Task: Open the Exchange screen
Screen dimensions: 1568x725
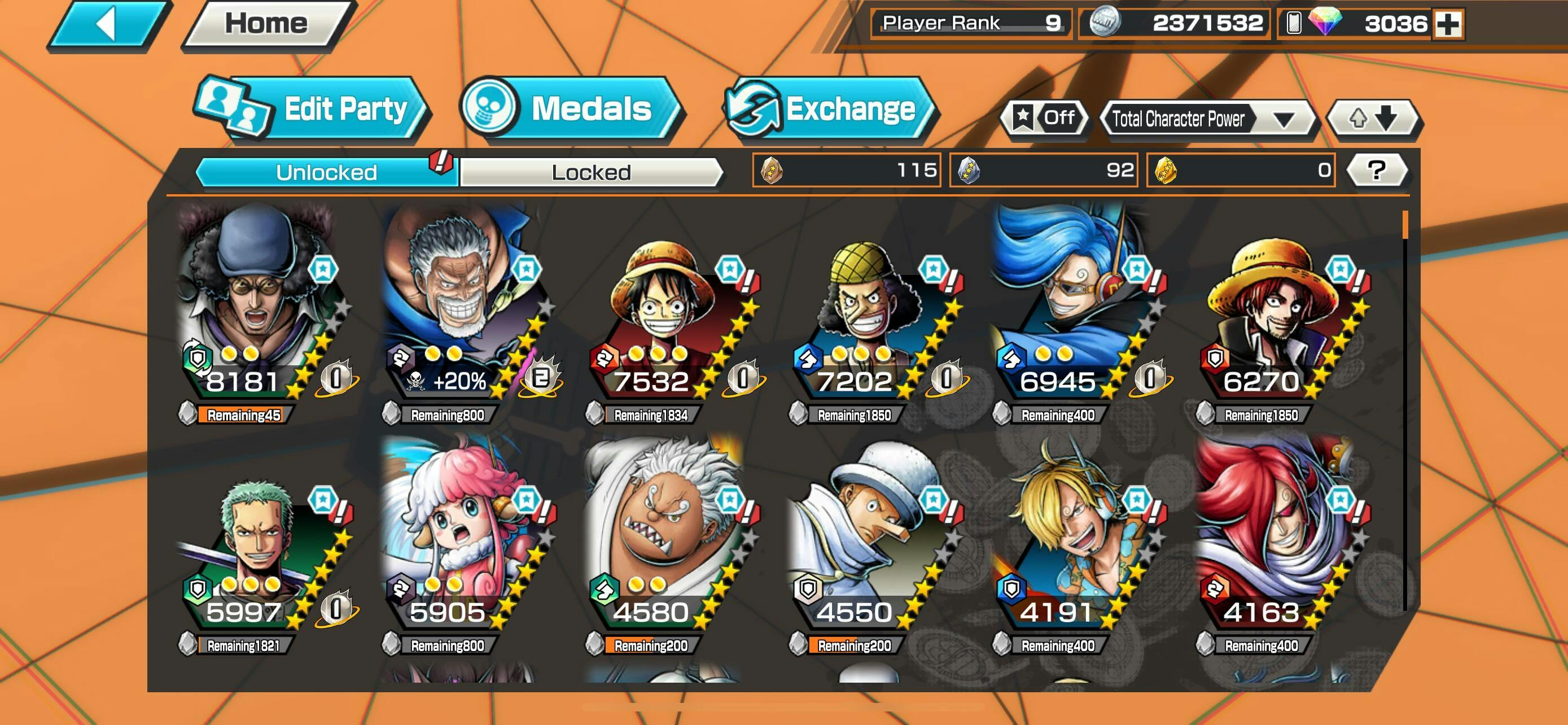Action: click(x=830, y=110)
